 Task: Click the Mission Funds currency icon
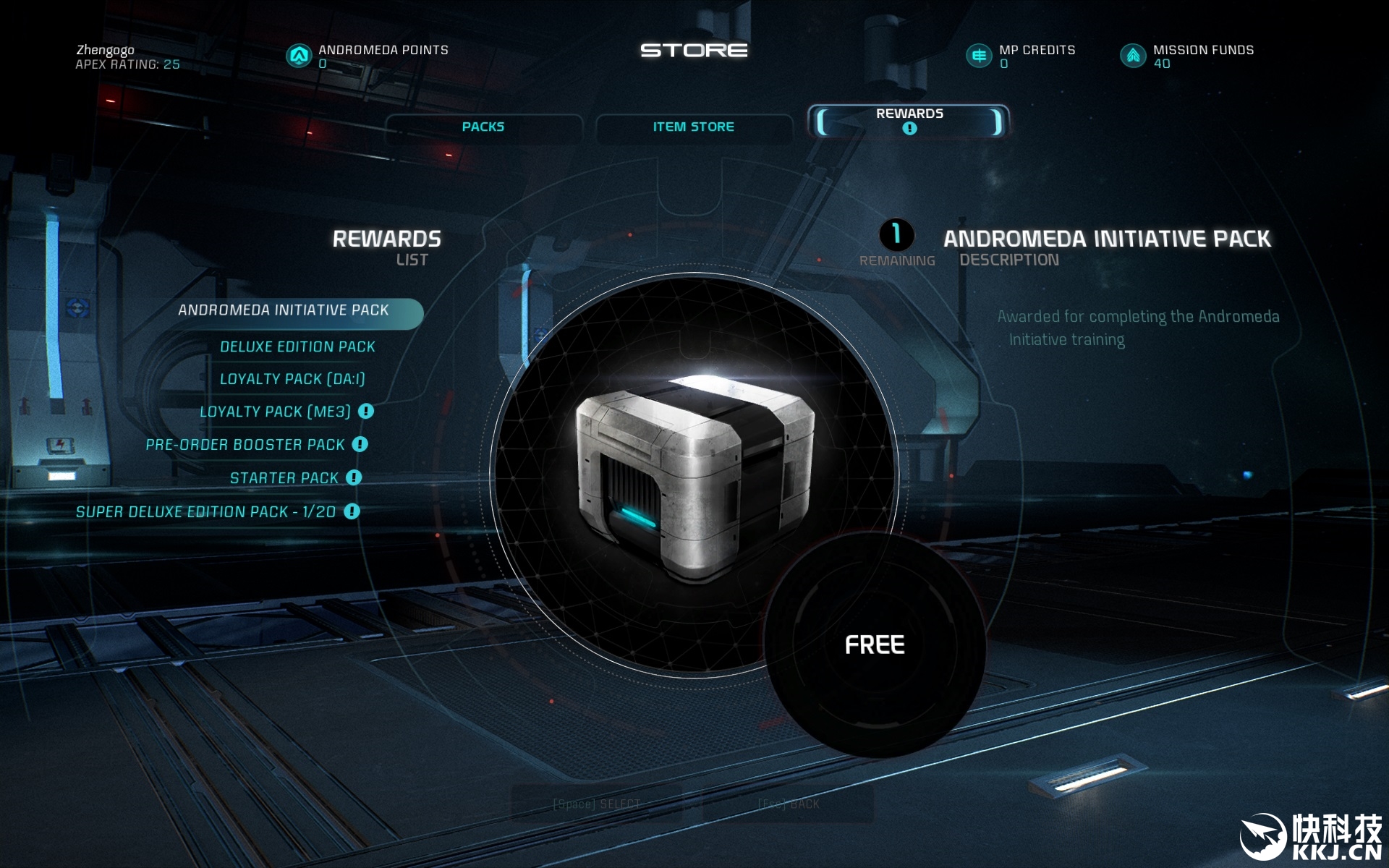click(1133, 56)
